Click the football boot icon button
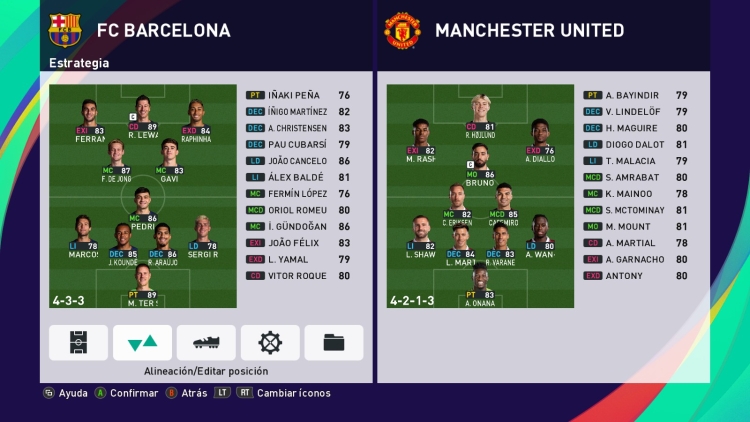 point(206,342)
